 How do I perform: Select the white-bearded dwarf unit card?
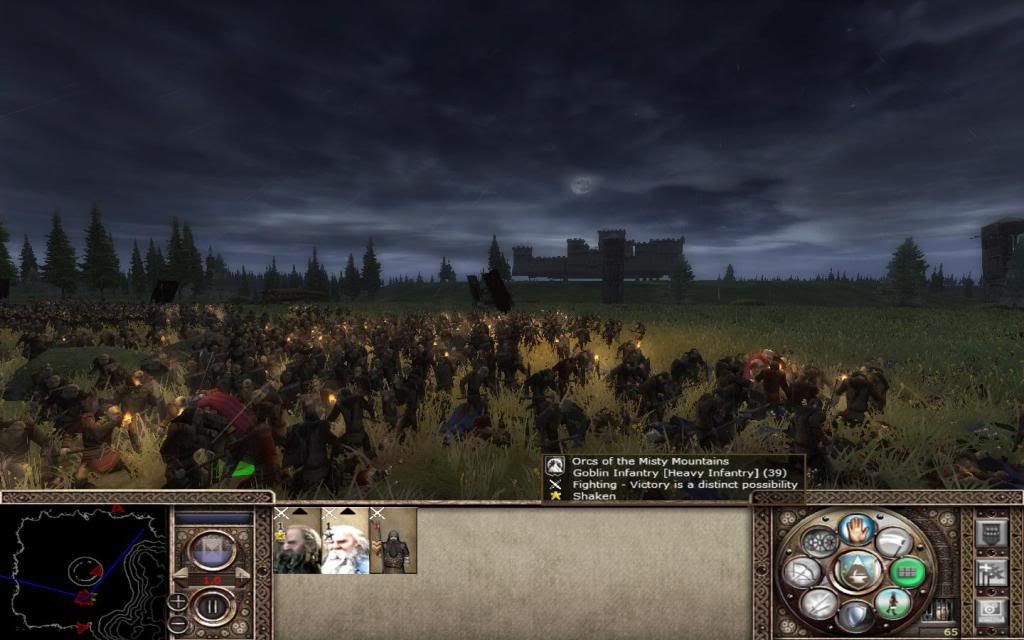[x=344, y=541]
